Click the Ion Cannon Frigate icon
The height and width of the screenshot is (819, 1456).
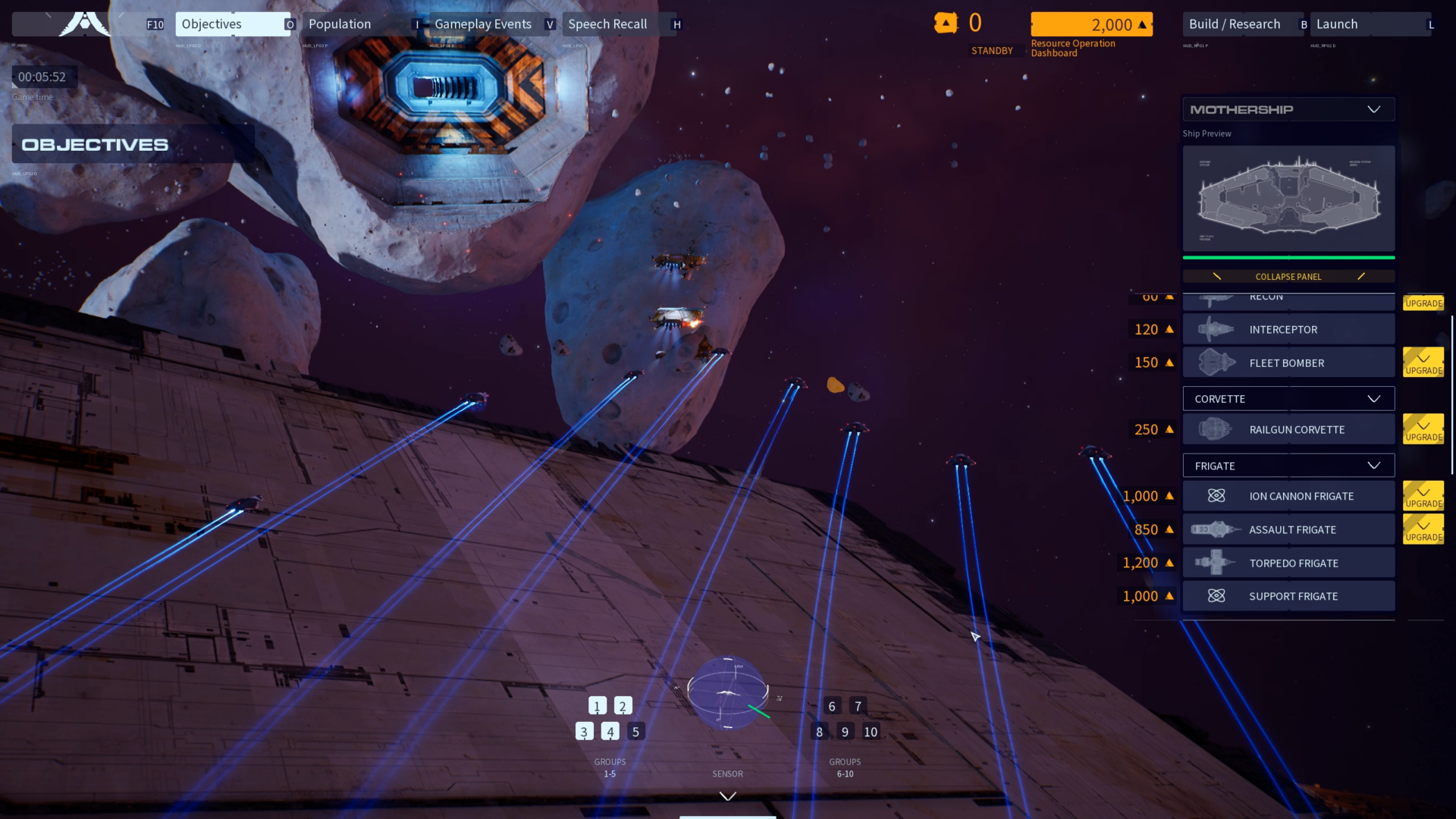pyautogui.click(x=1217, y=496)
